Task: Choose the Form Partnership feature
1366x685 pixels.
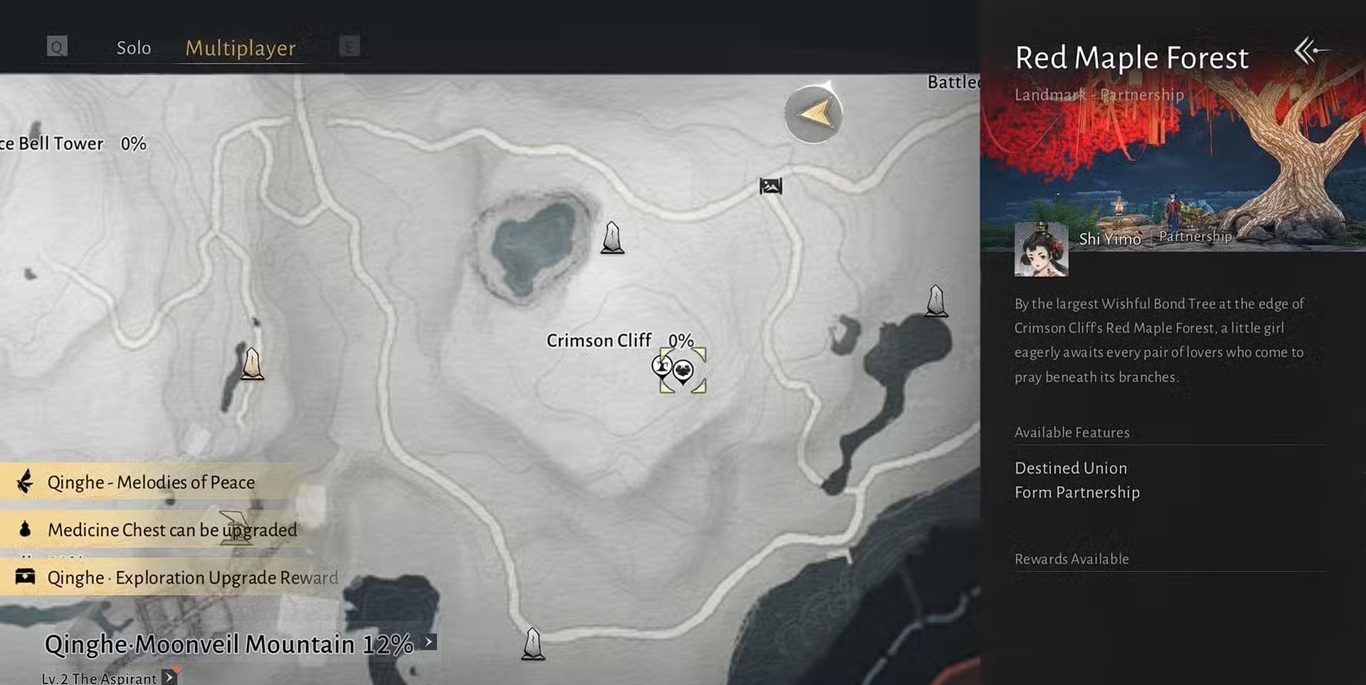Action: pyautogui.click(x=1077, y=492)
